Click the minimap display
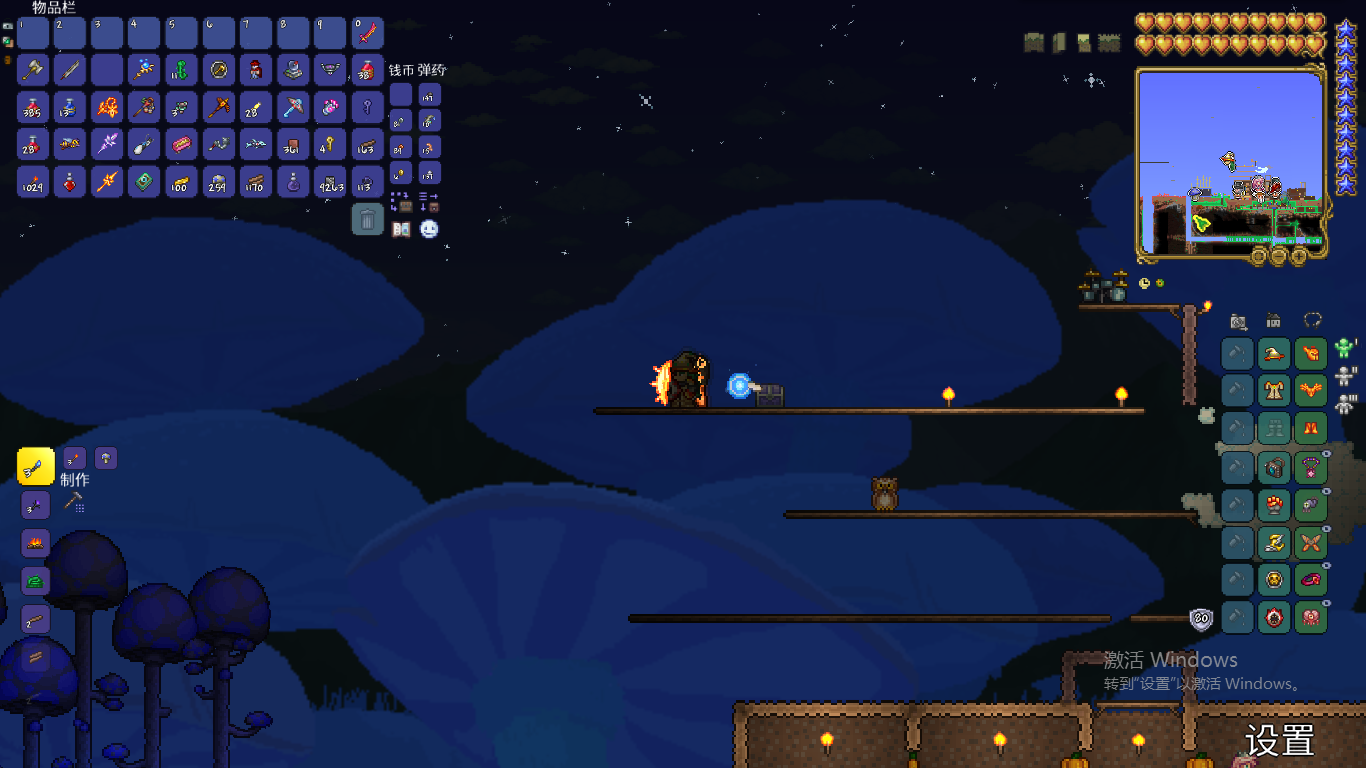 [x=1231, y=158]
